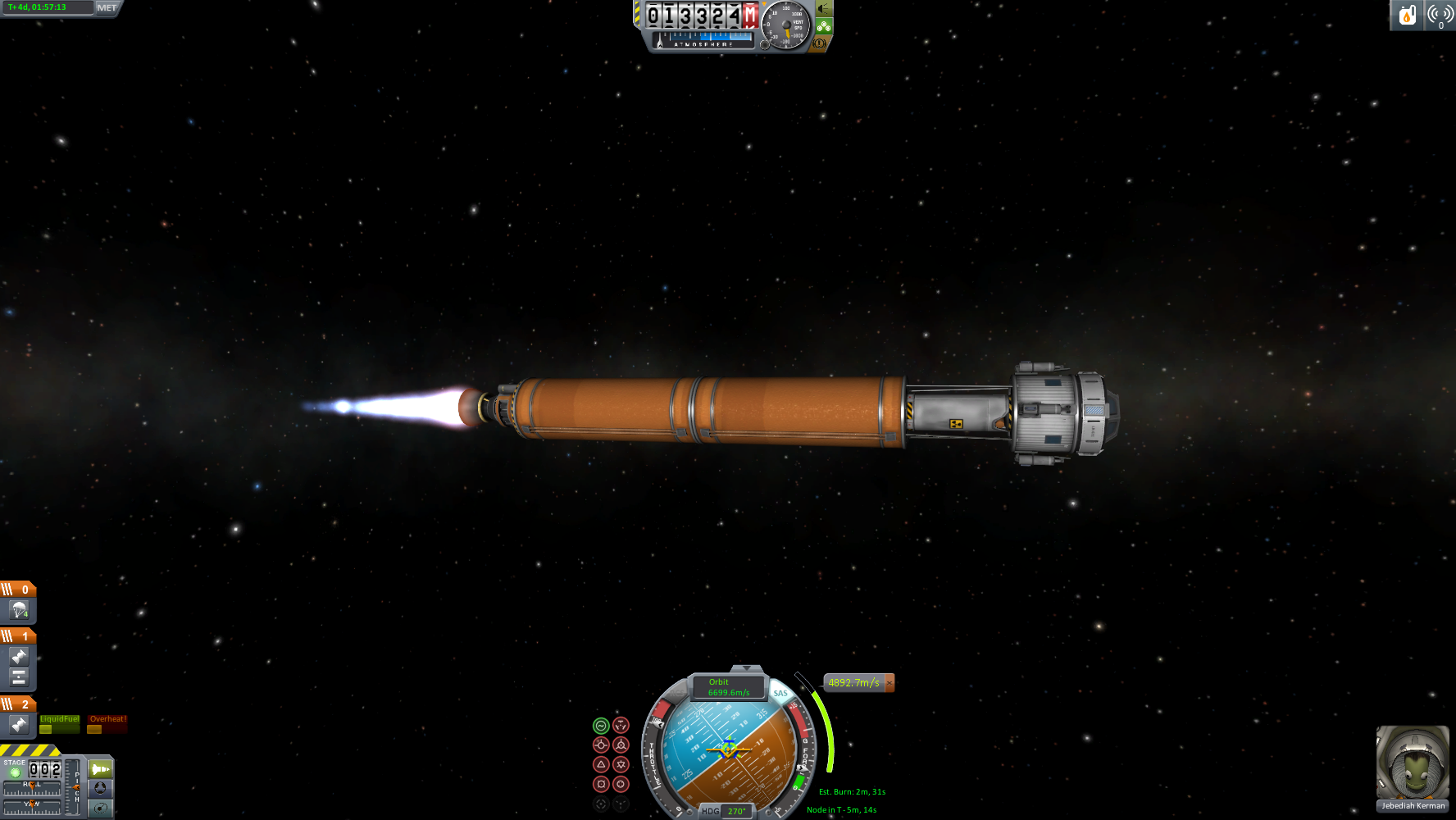
Task: Toggle the brakes button
Action: coord(818,43)
